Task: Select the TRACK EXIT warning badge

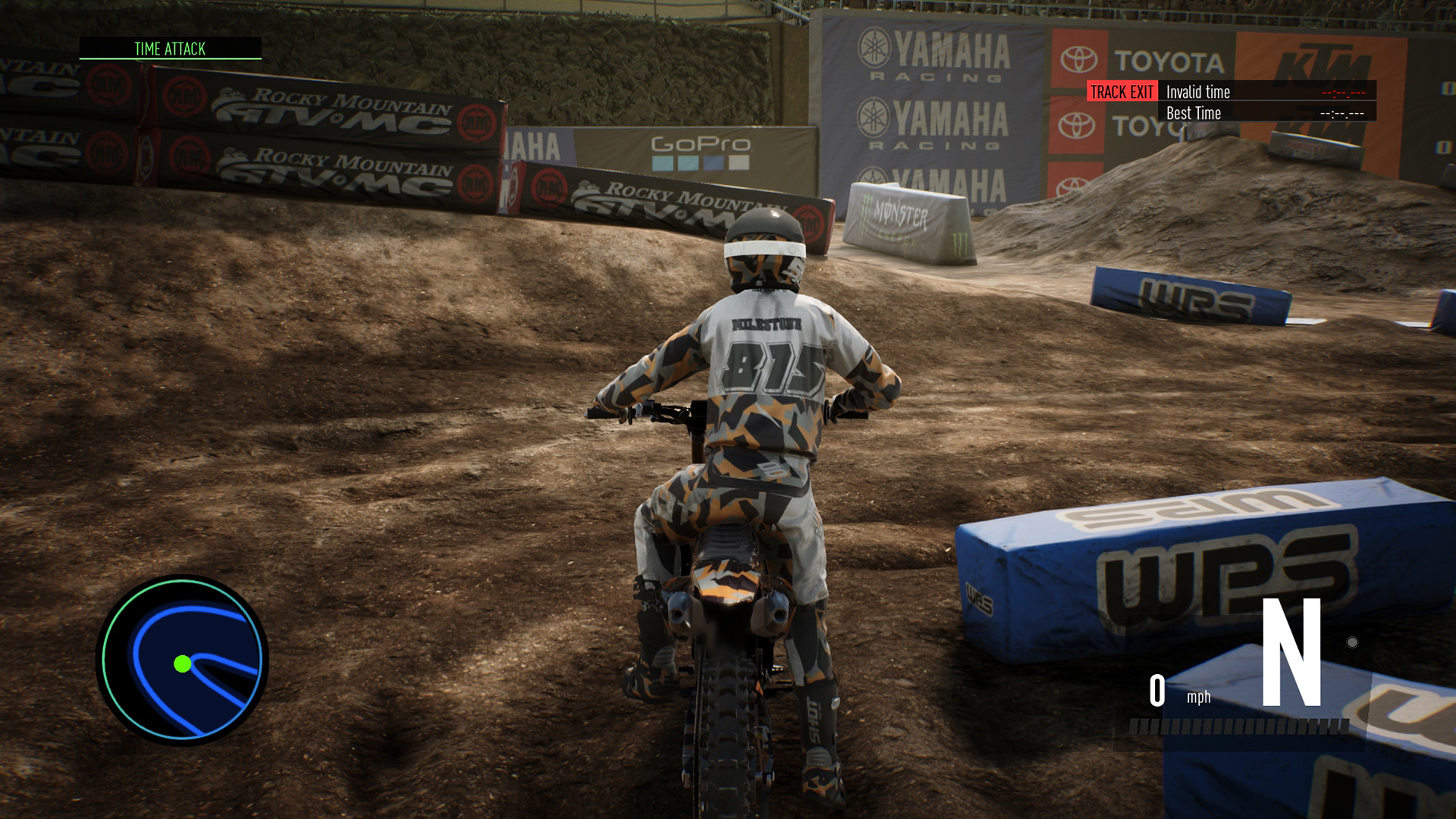Action: coord(1121,93)
